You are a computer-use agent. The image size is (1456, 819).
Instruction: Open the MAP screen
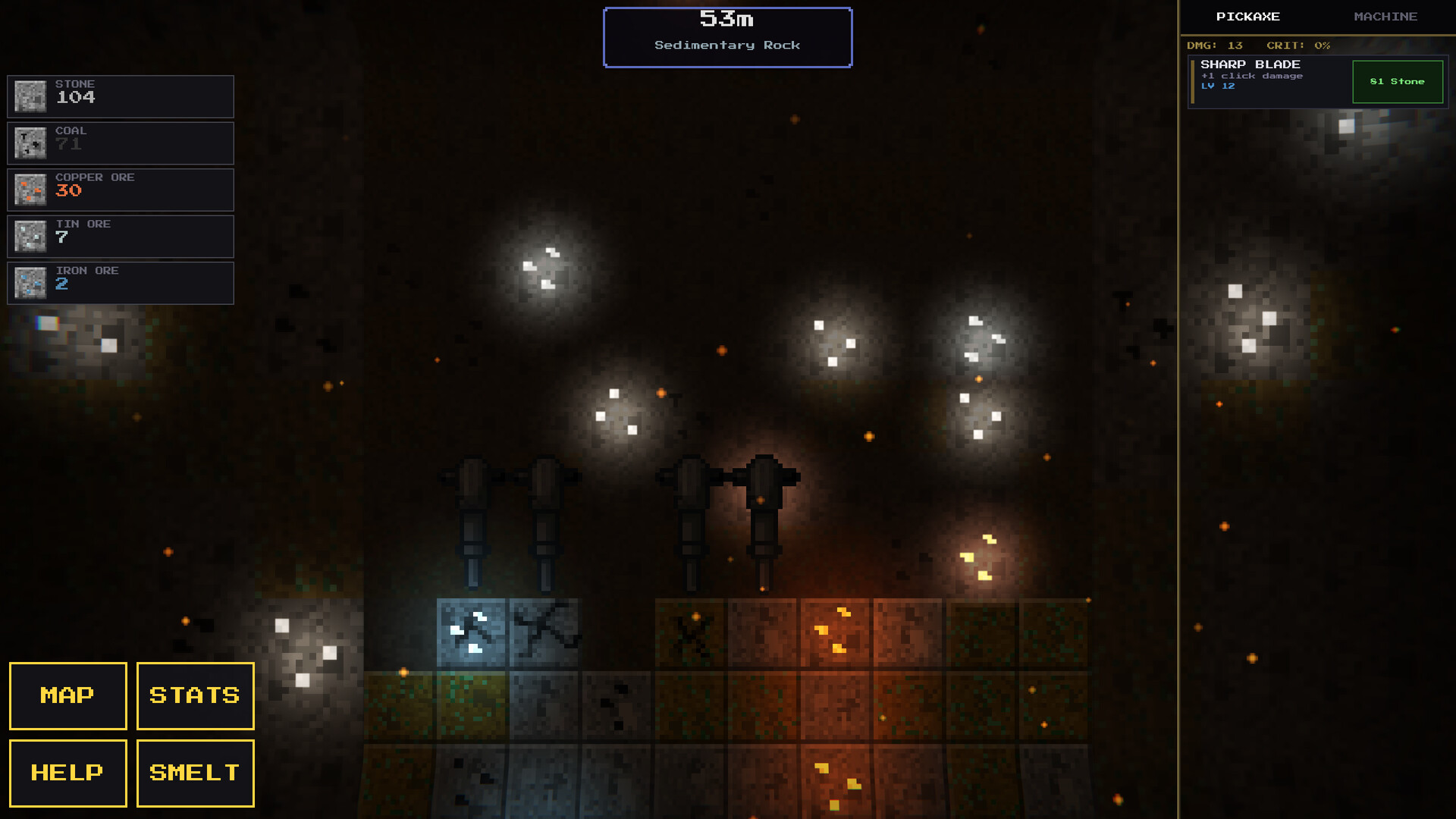67,695
